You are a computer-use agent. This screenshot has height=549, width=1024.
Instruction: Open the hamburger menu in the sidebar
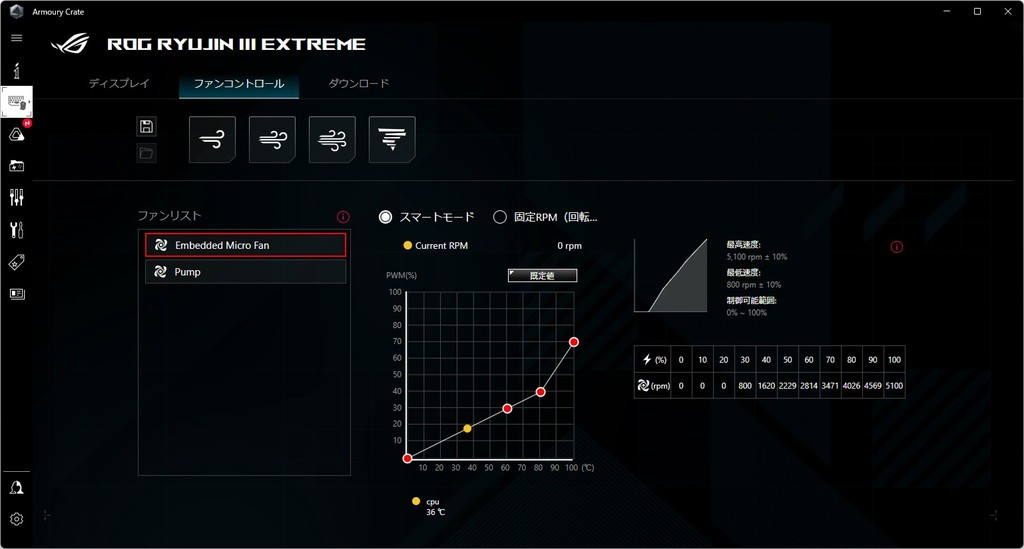(x=16, y=38)
